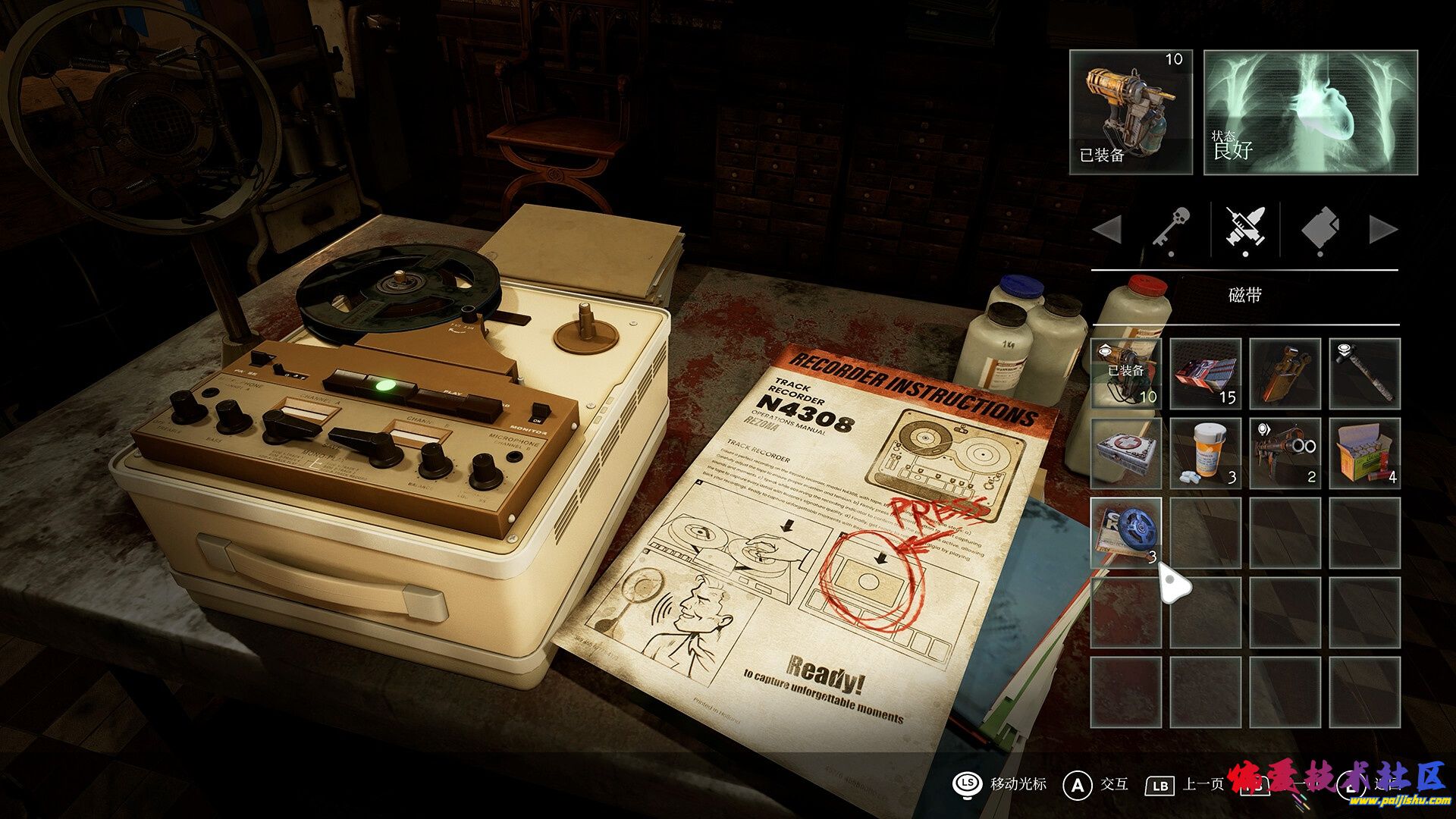The height and width of the screenshot is (819, 1456).
Task: Select the hammer melee weapon slot
Action: pyautogui.click(x=1364, y=373)
